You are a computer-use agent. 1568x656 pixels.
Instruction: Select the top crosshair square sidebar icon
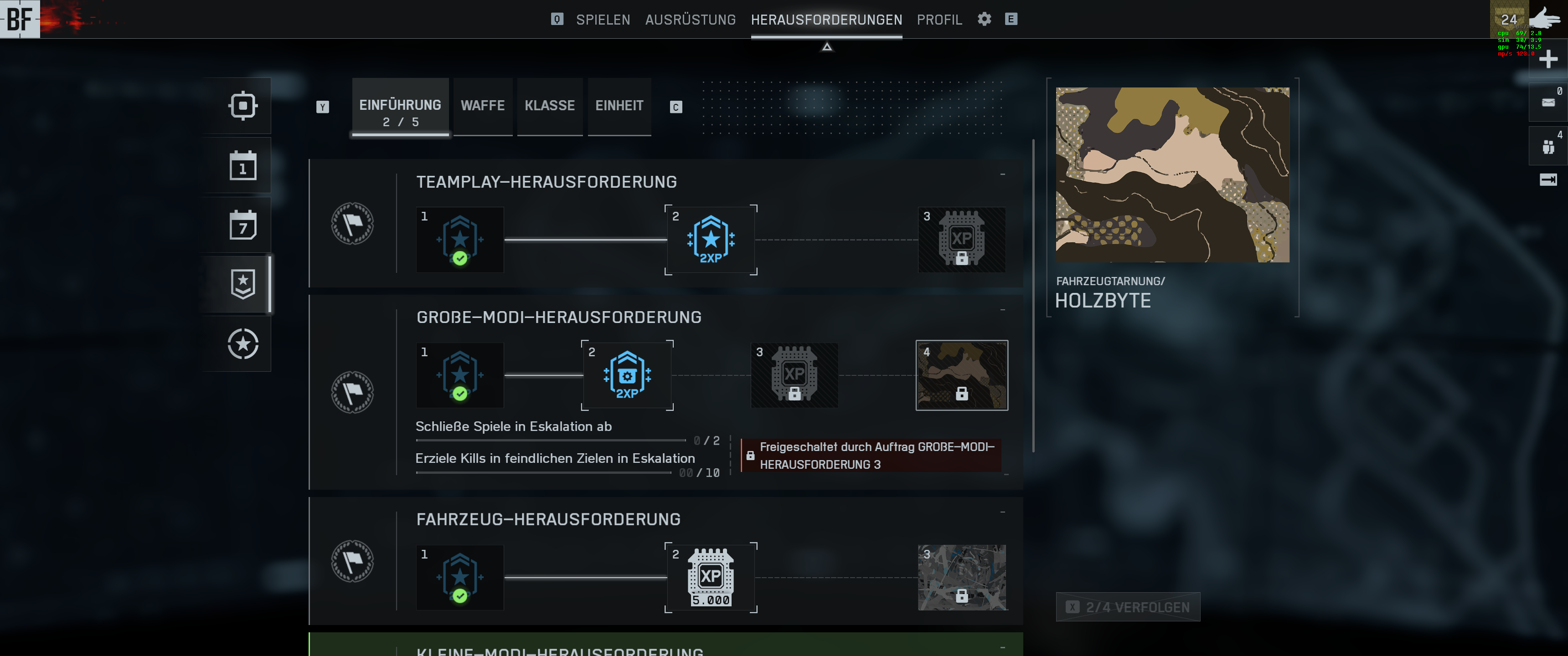(243, 106)
